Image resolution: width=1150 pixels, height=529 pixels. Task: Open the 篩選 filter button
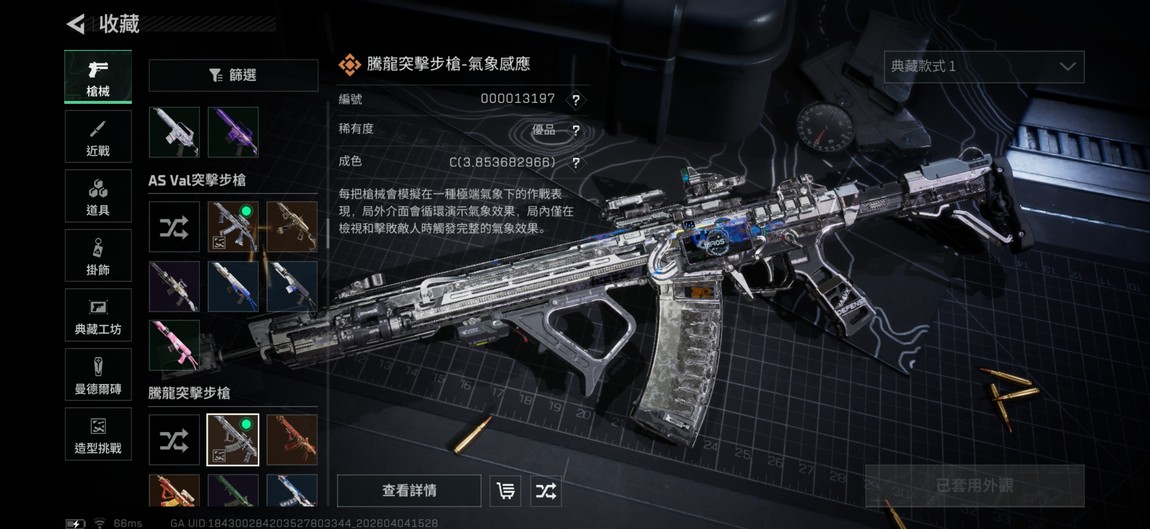coord(233,75)
